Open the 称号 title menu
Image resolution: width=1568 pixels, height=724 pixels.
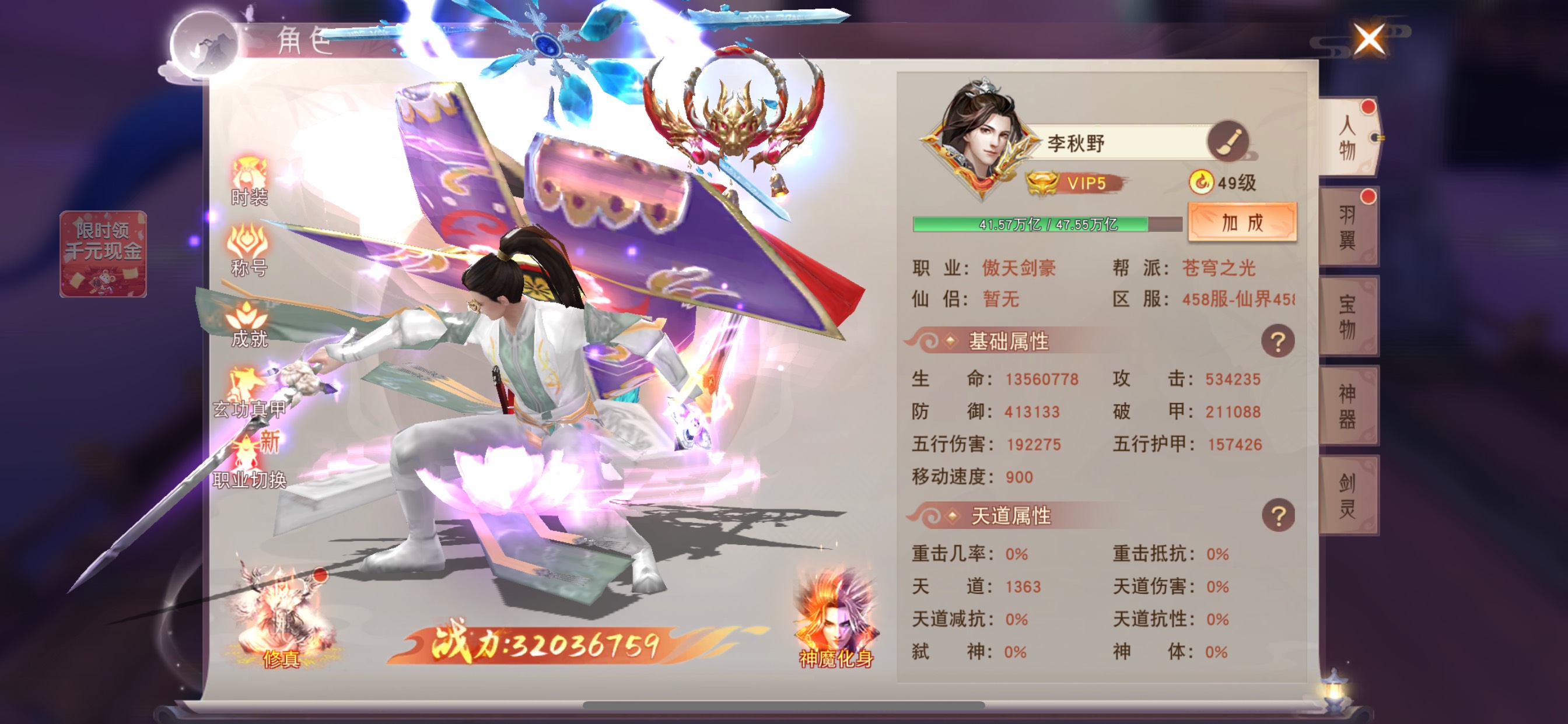[x=249, y=251]
